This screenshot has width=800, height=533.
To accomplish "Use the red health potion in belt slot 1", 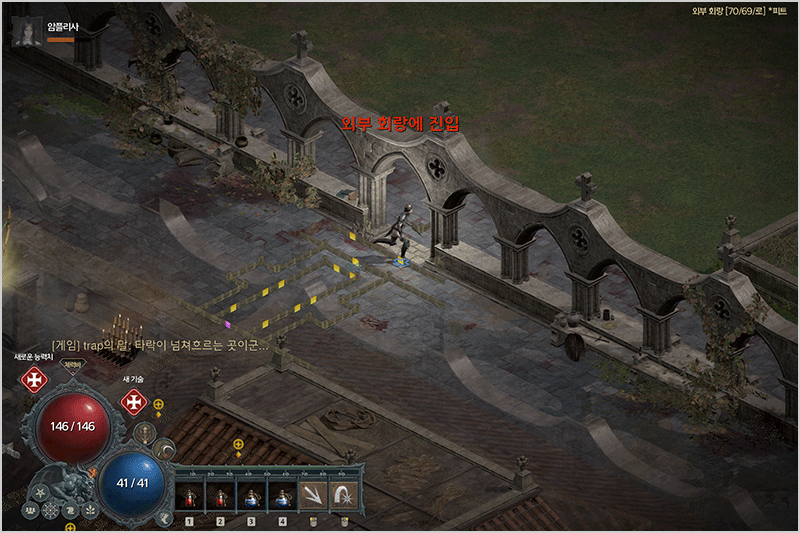I will pyautogui.click(x=189, y=495).
